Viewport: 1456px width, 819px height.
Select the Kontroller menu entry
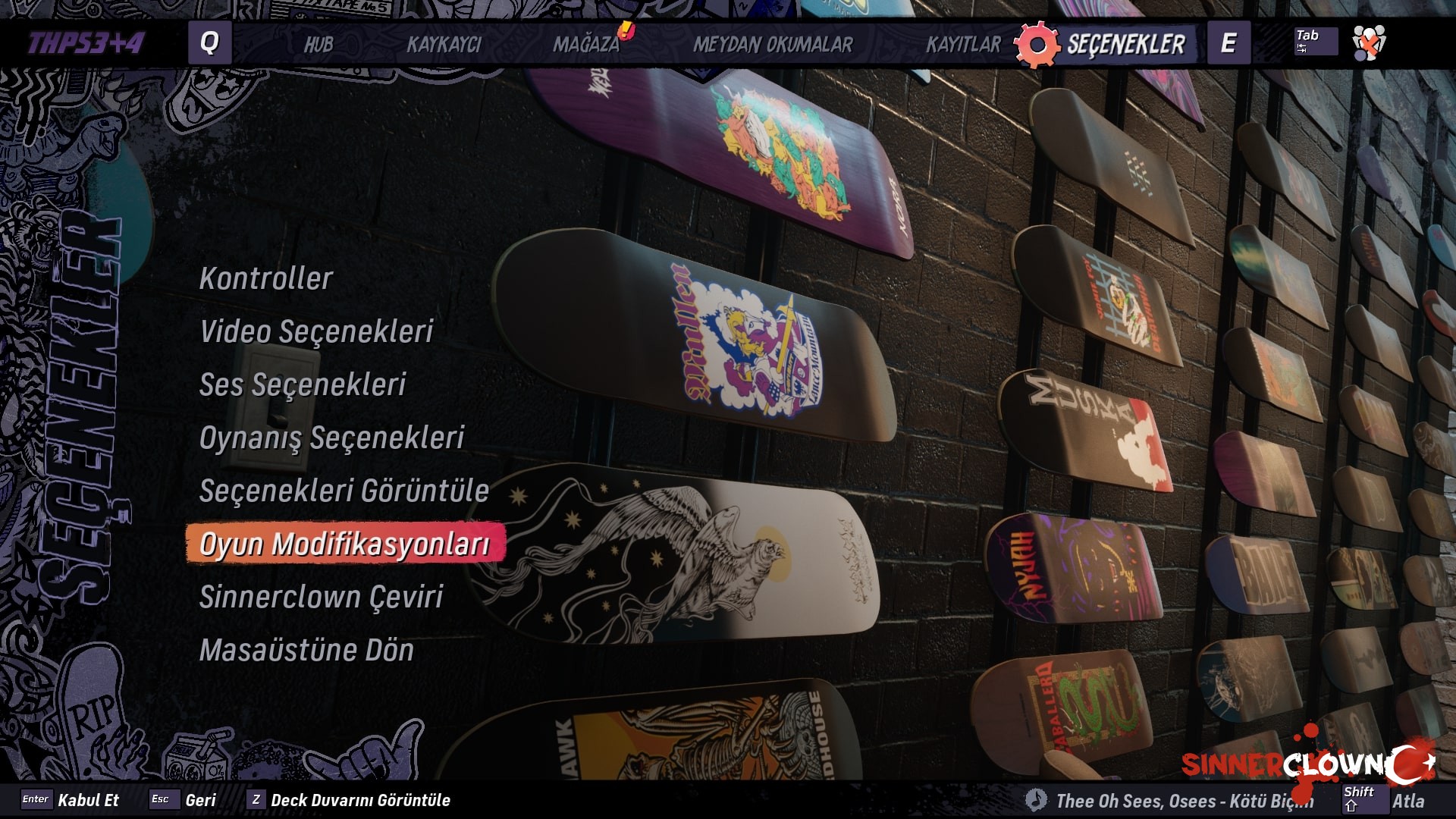[264, 279]
